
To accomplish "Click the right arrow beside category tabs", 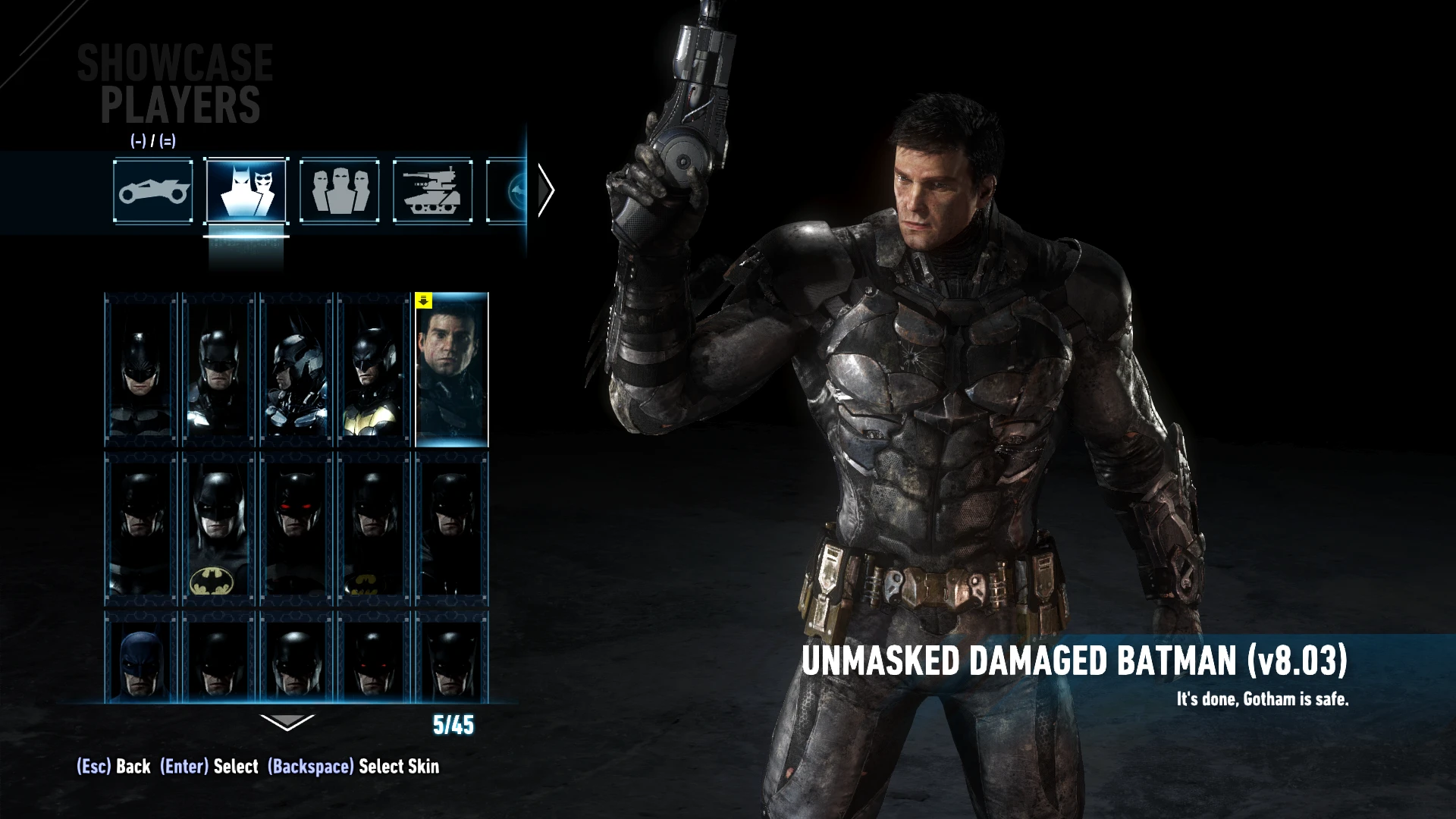I will coord(546,190).
